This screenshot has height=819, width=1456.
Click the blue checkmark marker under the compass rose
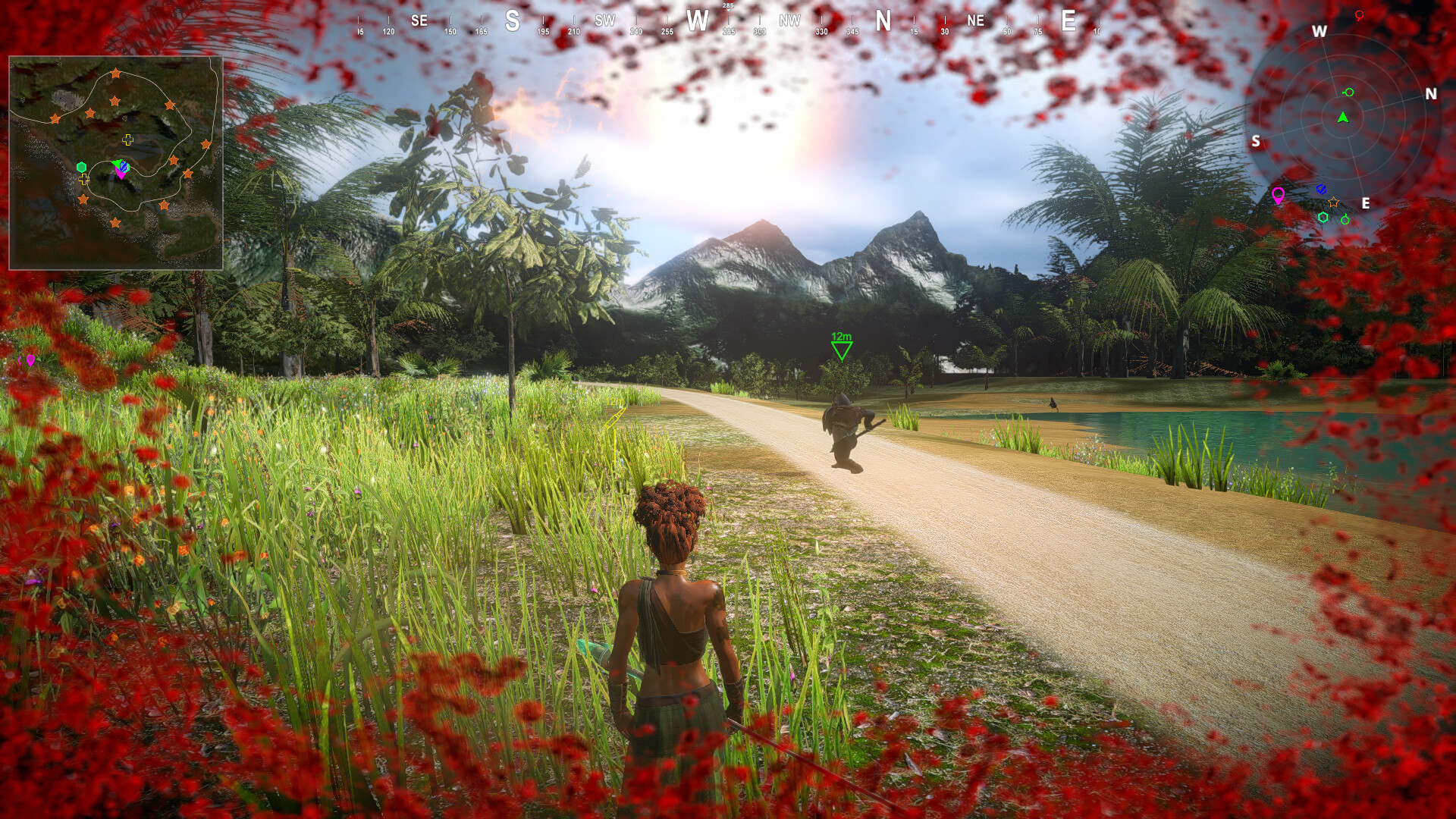coord(1322,190)
